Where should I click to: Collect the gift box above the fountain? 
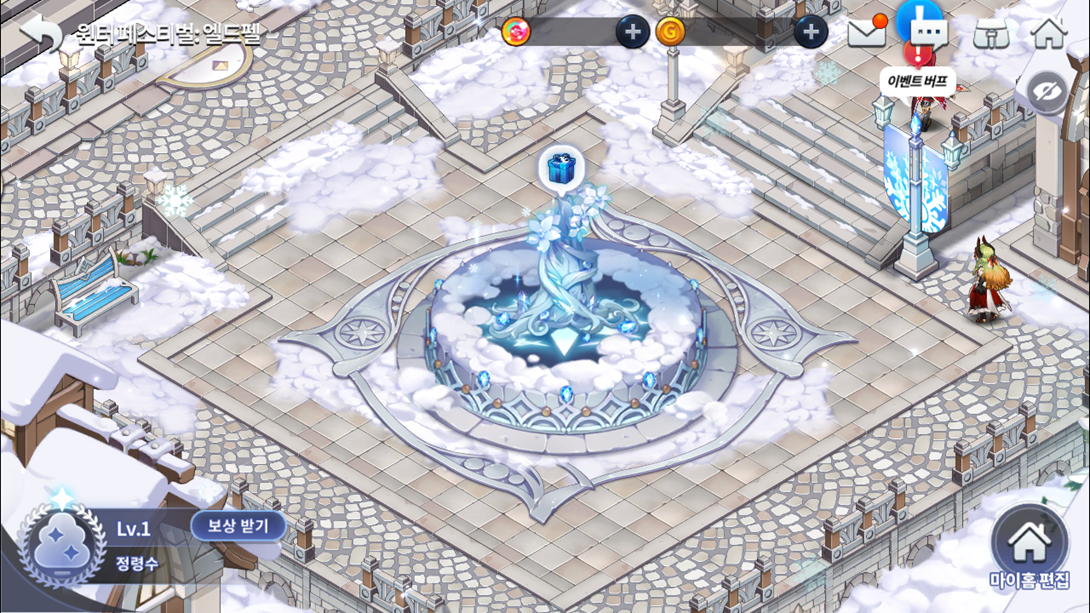point(561,169)
